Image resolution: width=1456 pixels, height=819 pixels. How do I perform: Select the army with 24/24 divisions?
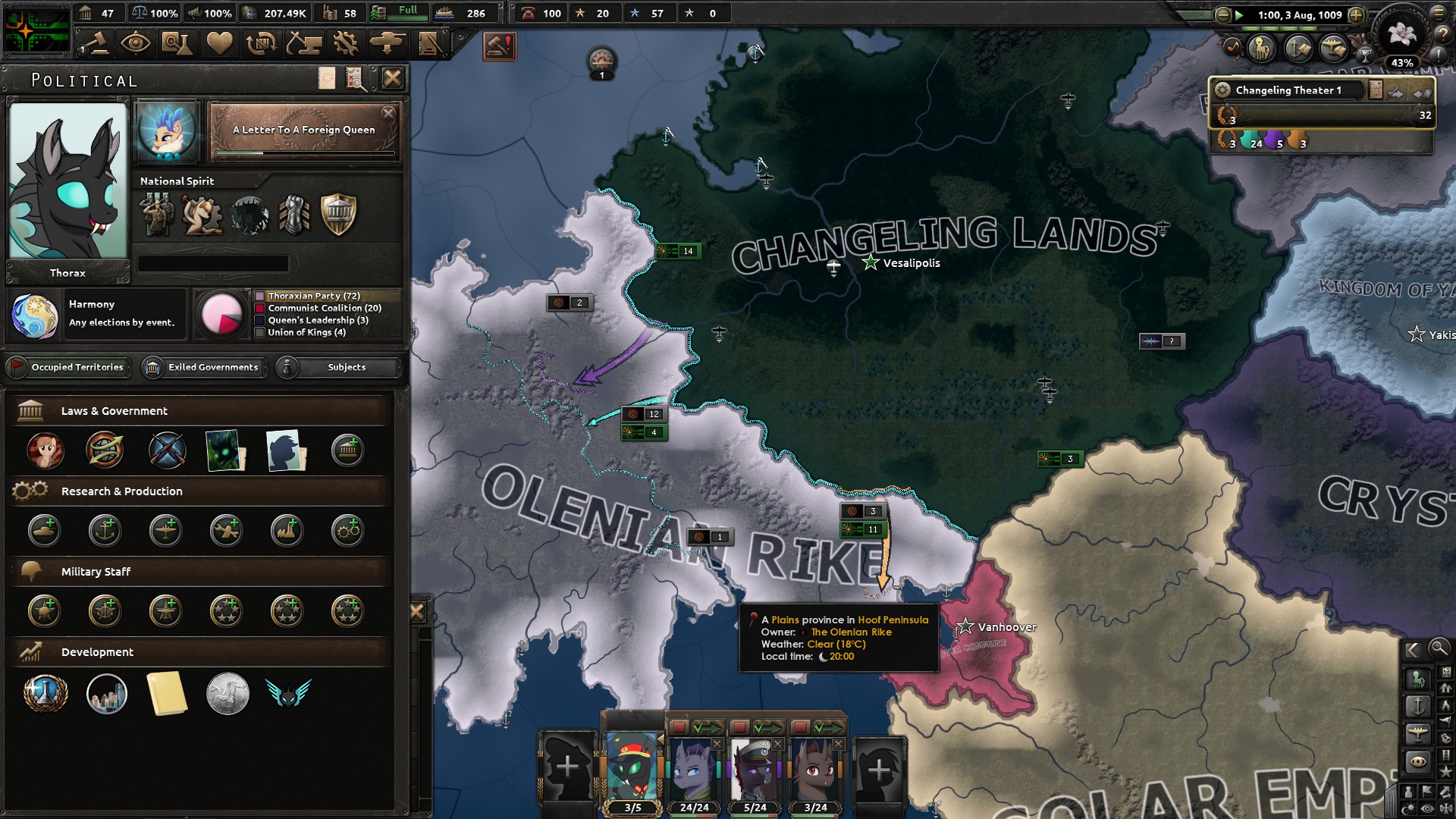(x=693, y=772)
